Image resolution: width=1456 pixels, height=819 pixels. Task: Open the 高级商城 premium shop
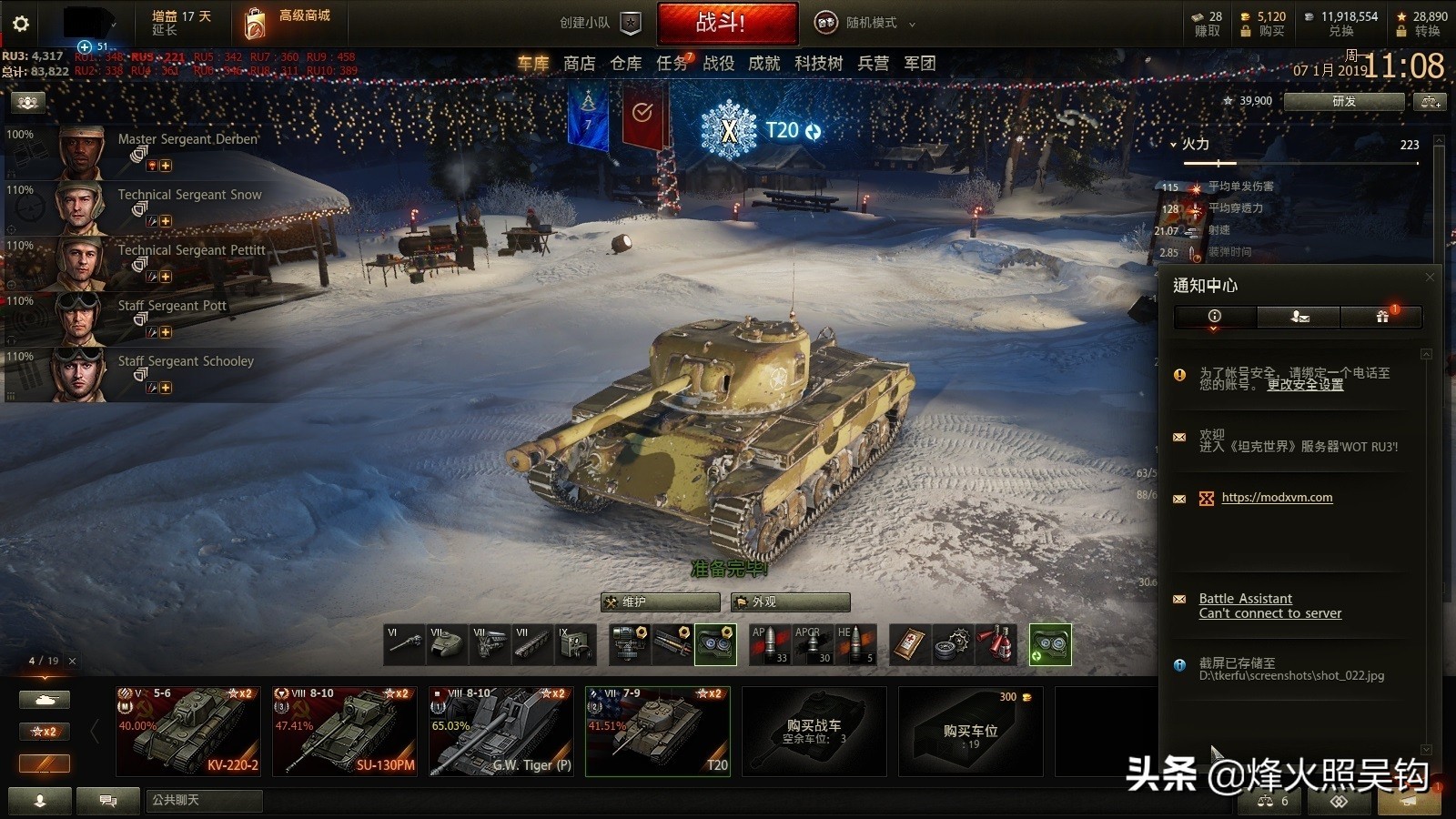coord(288,23)
